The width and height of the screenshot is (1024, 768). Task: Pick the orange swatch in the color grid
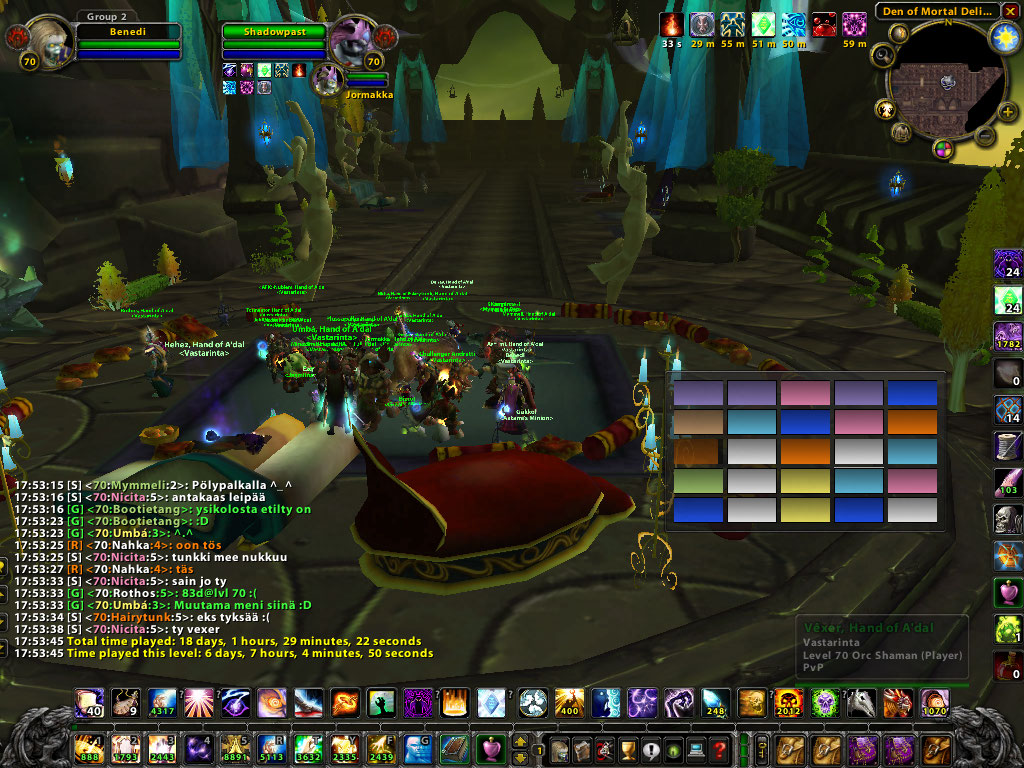[x=913, y=422]
